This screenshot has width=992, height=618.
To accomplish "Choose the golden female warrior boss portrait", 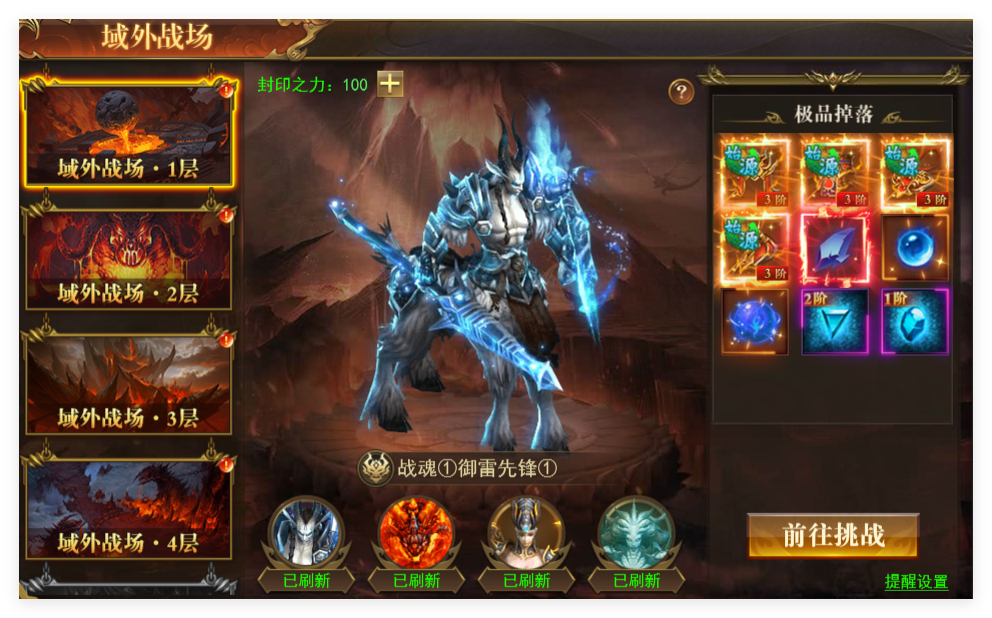I will click(525, 532).
